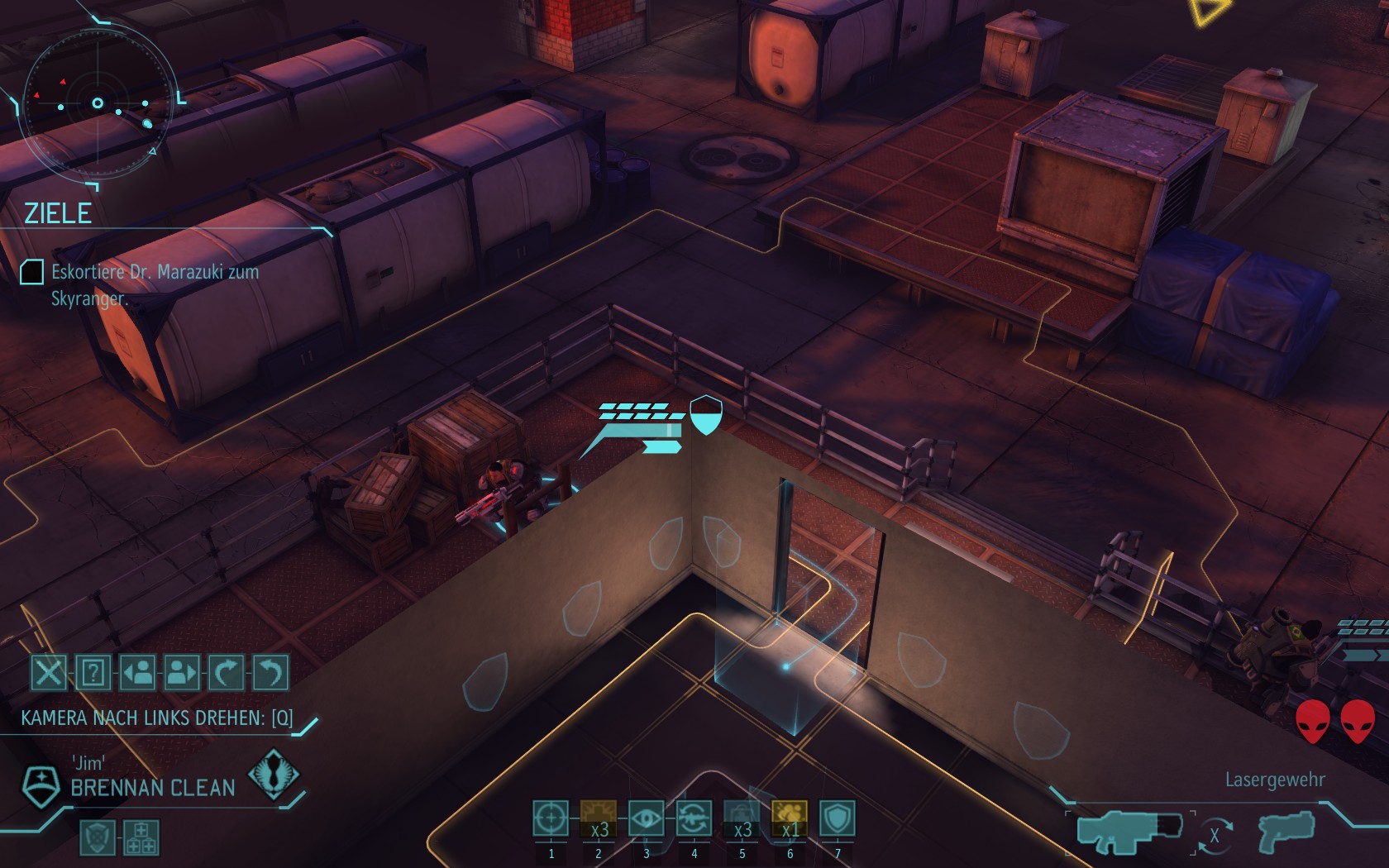This screenshot has width=1389, height=868.
Task: Click the X end turn button
Action: click(x=49, y=673)
